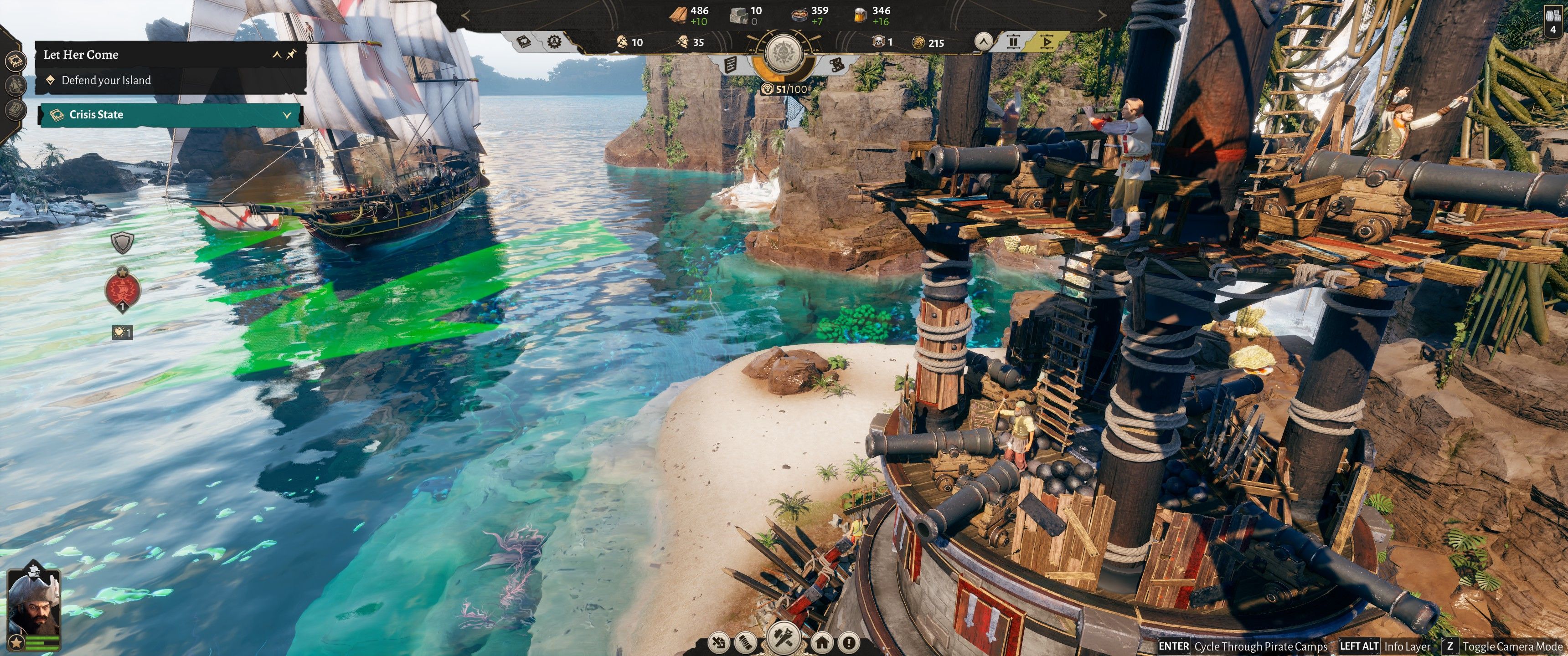Open the exclamation mark alerts button

(x=849, y=643)
